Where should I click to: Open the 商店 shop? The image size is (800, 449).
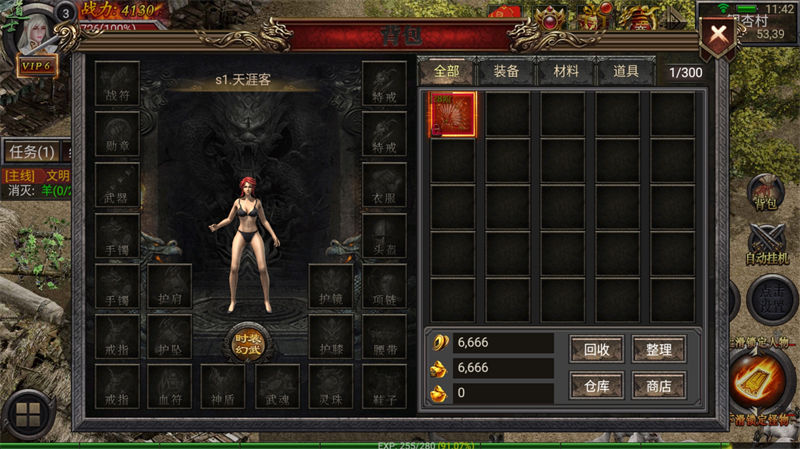coord(659,386)
